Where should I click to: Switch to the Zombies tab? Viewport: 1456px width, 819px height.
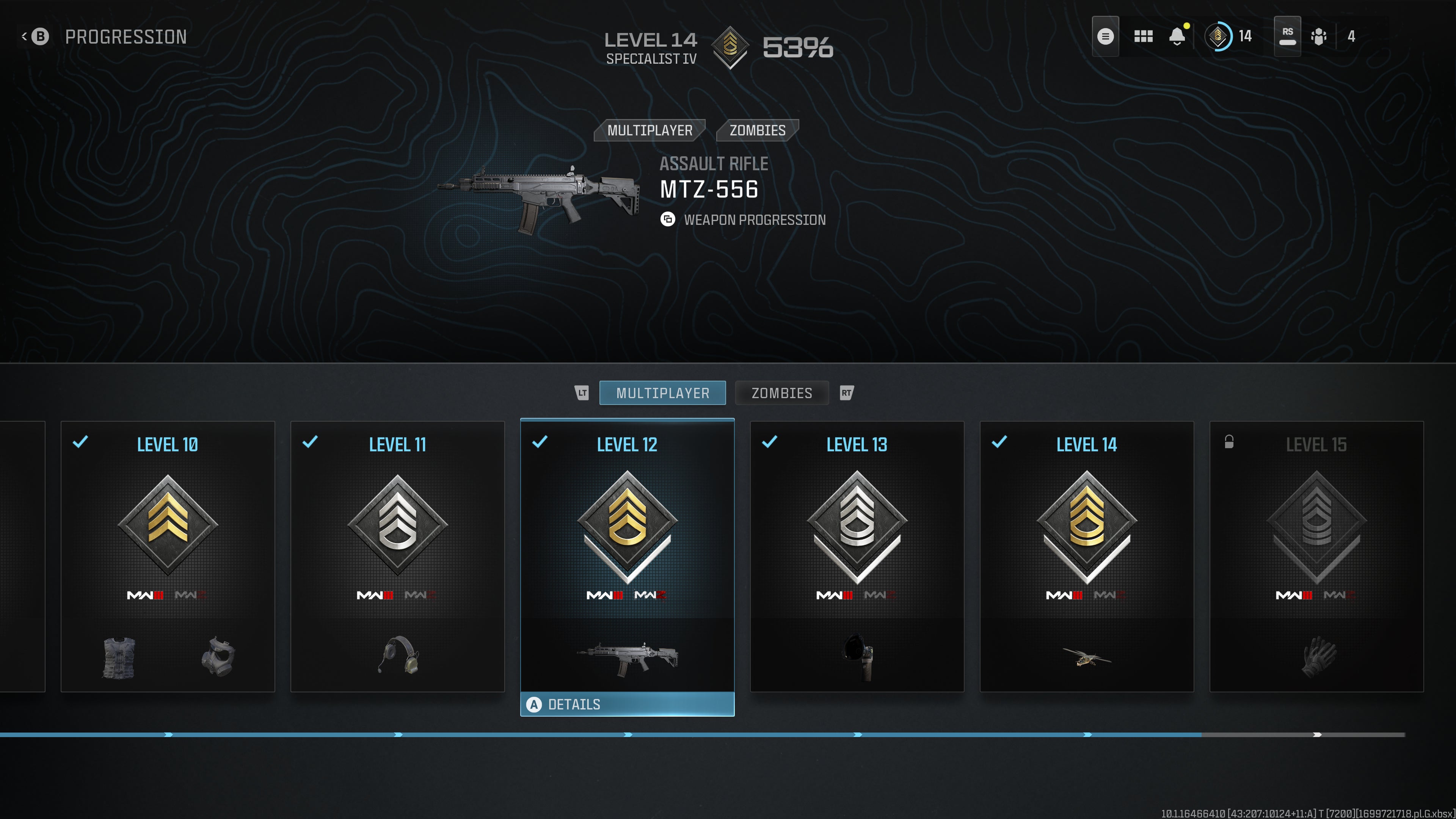782,393
